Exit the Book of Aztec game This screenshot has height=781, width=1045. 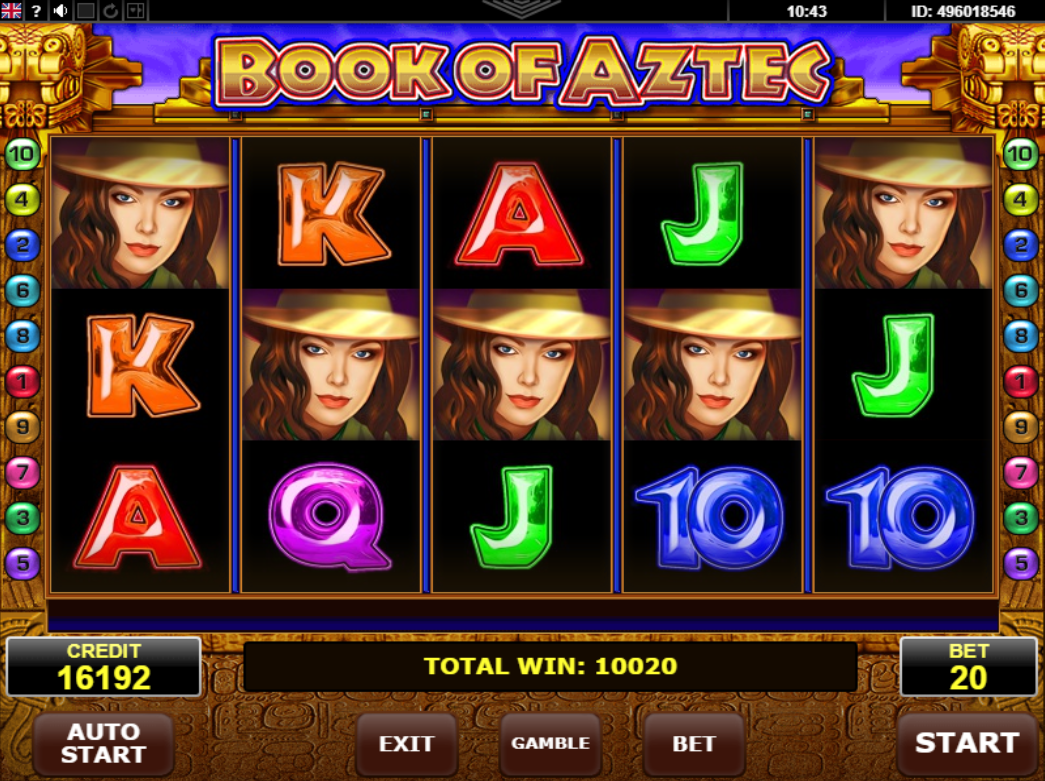tap(406, 744)
